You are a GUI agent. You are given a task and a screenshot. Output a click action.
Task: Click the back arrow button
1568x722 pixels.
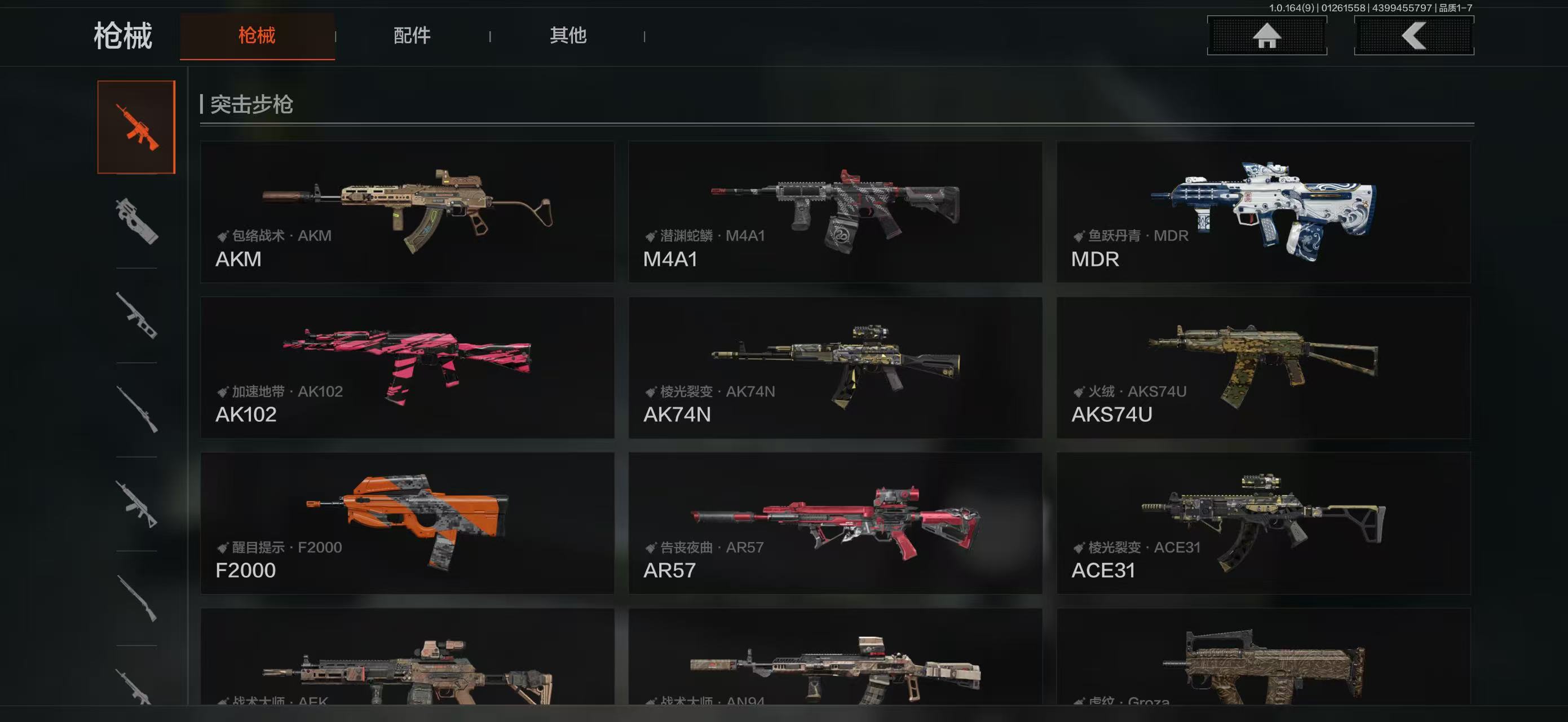coord(1414,36)
